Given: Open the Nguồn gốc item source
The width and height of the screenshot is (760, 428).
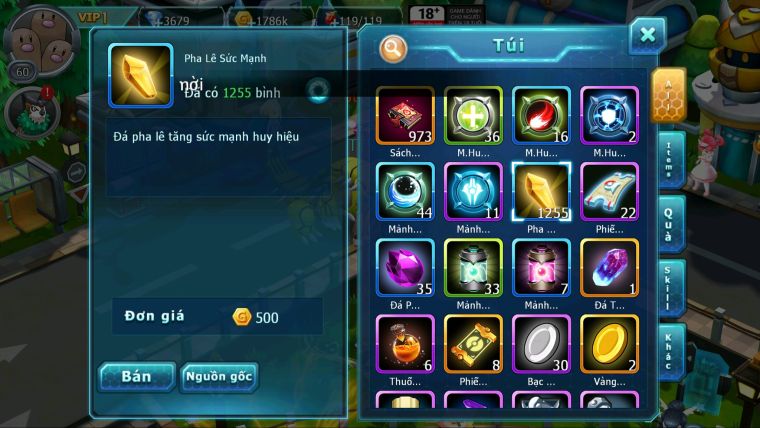Looking at the screenshot, I should [219, 377].
